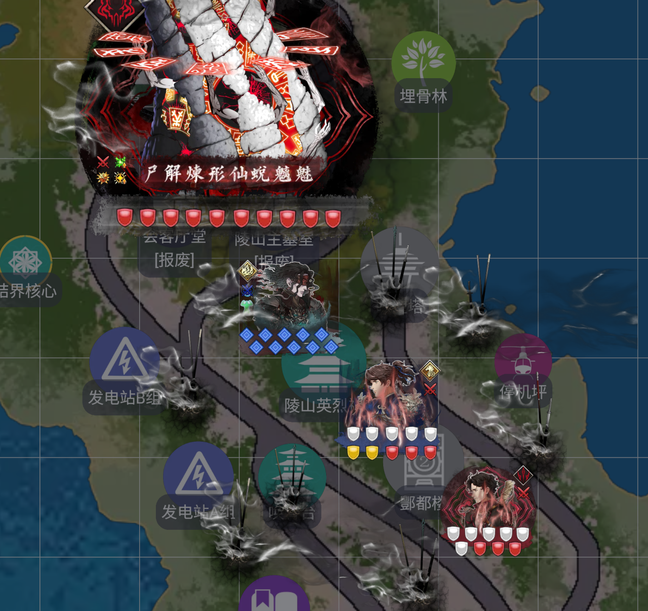Select the lower 发电站 lightning node

[x=198, y=476]
